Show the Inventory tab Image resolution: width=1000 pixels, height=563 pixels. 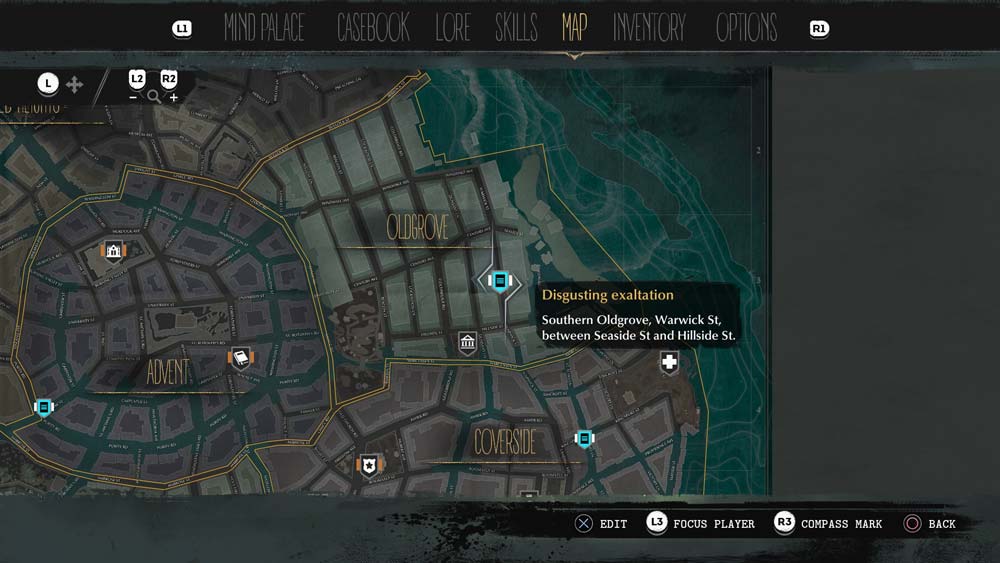tap(649, 28)
